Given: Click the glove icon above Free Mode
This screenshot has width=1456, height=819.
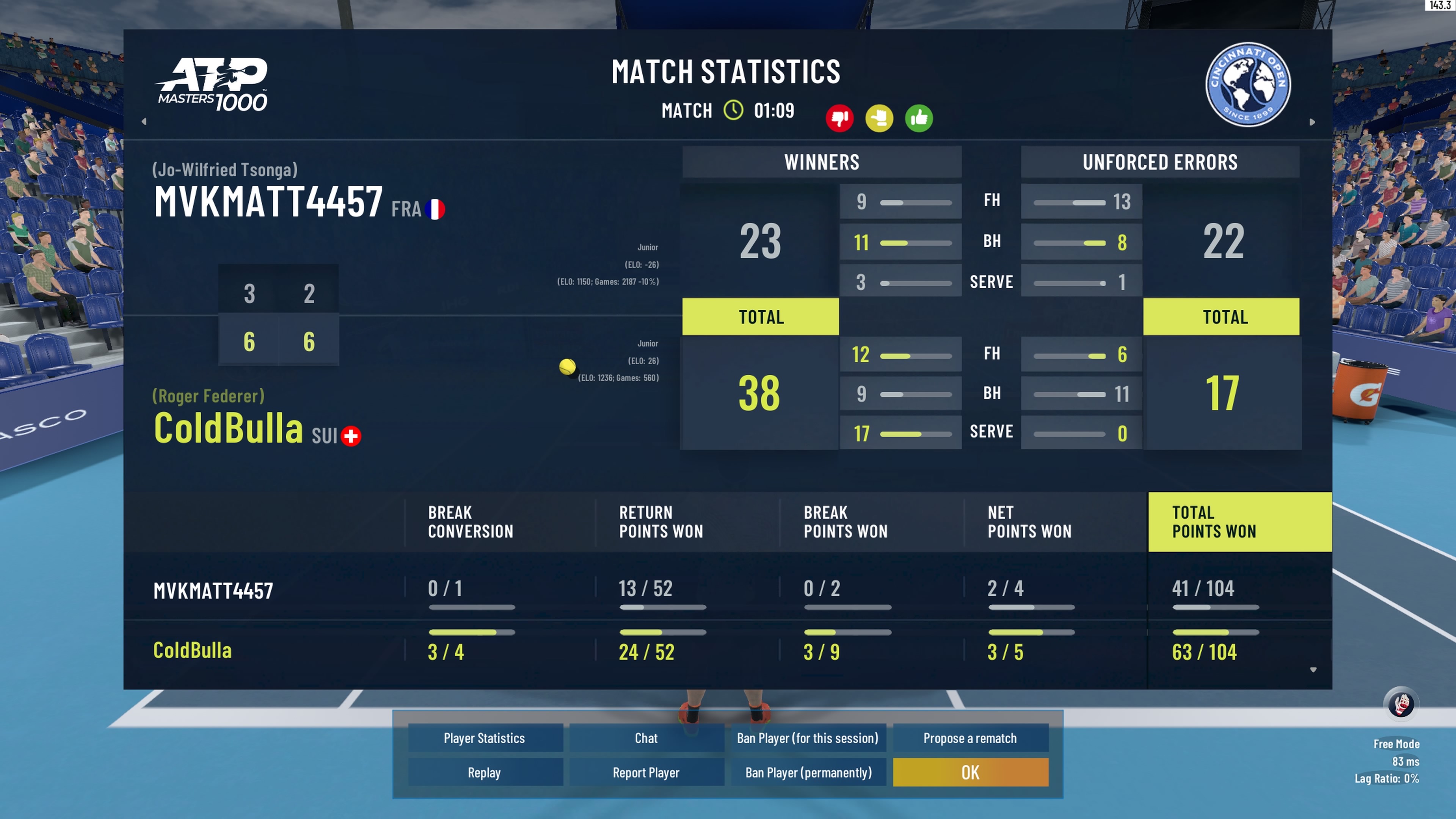Looking at the screenshot, I should tap(1401, 704).
